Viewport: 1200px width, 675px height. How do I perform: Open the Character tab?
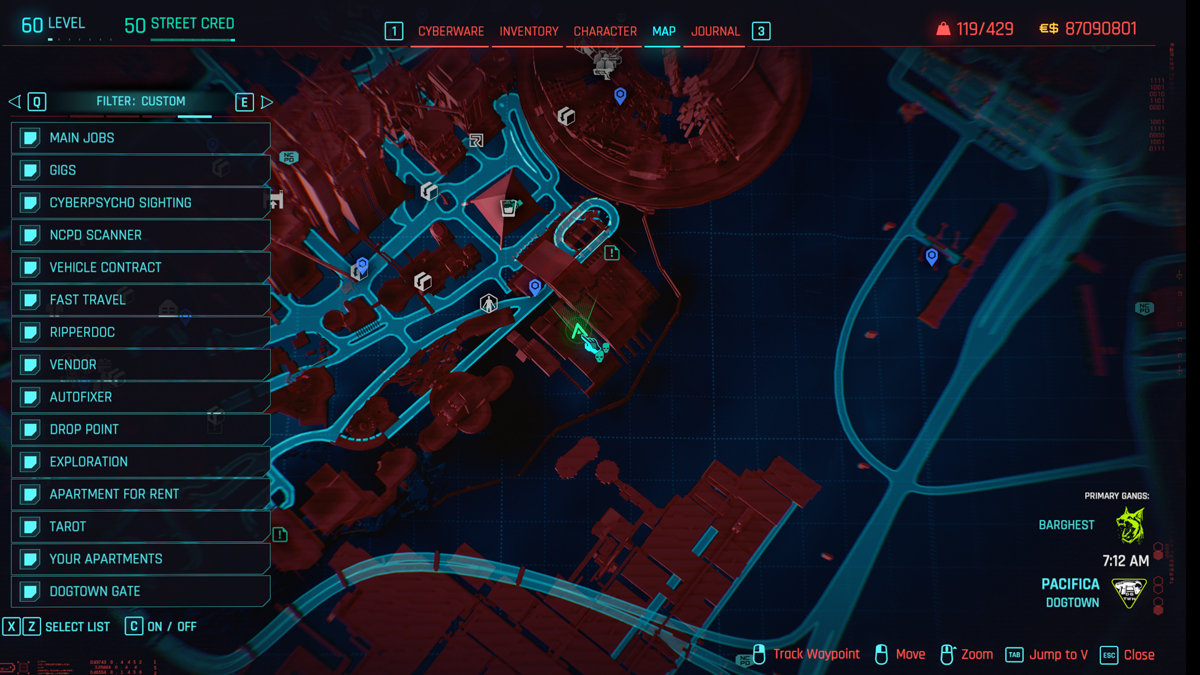pos(605,31)
